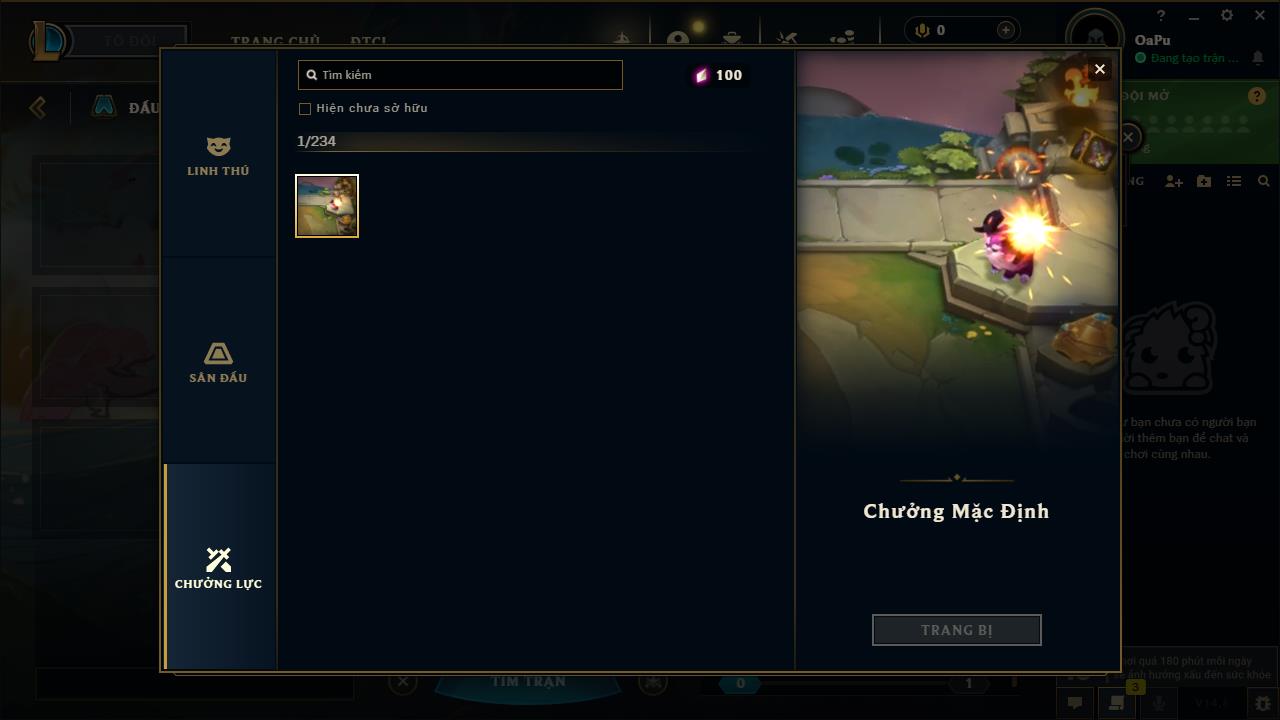1280x720 pixels.
Task: Minimize the client window
Action: (x=1194, y=16)
